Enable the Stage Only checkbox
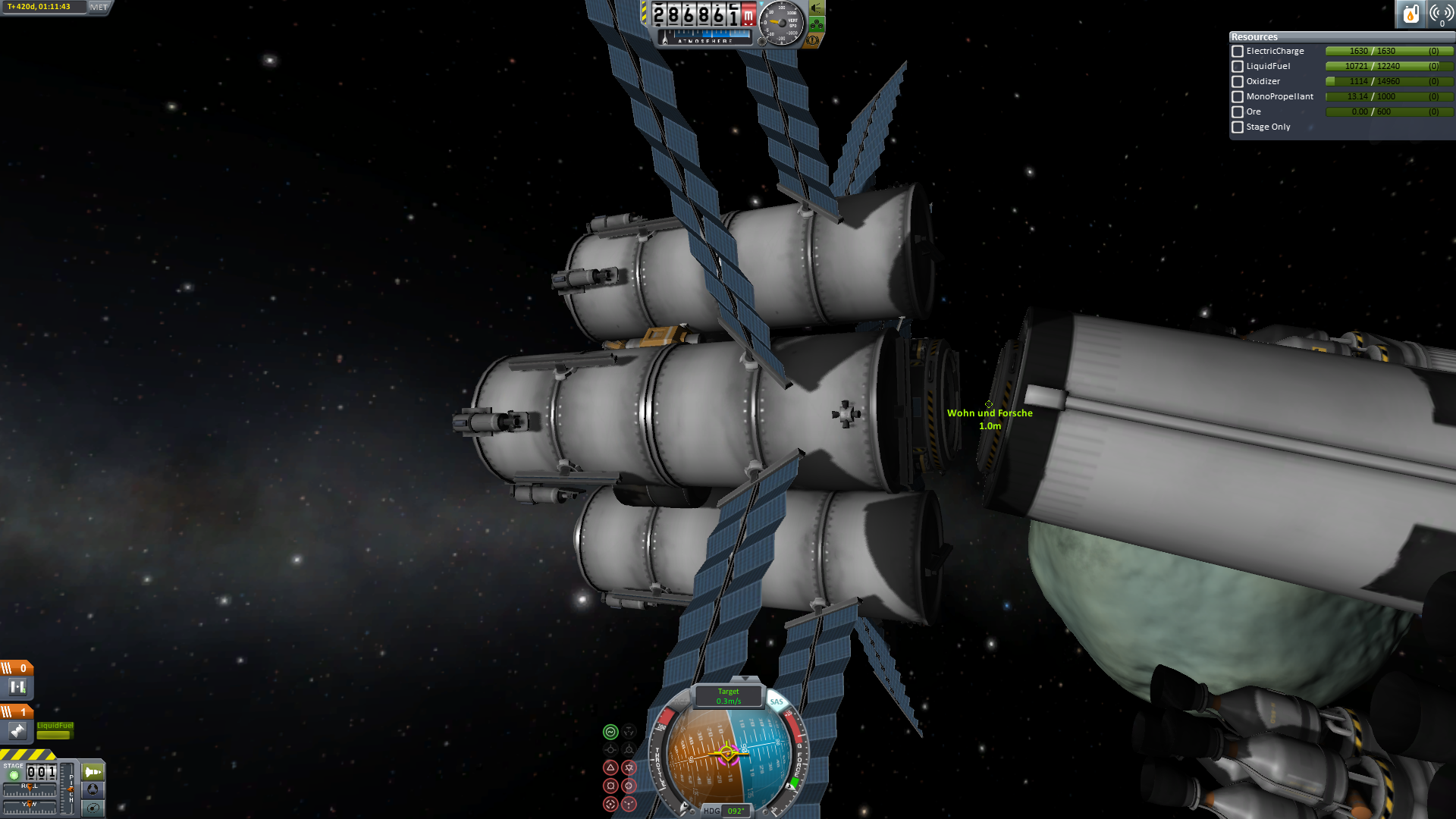This screenshot has height=819, width=1456. click(1238, 127)
